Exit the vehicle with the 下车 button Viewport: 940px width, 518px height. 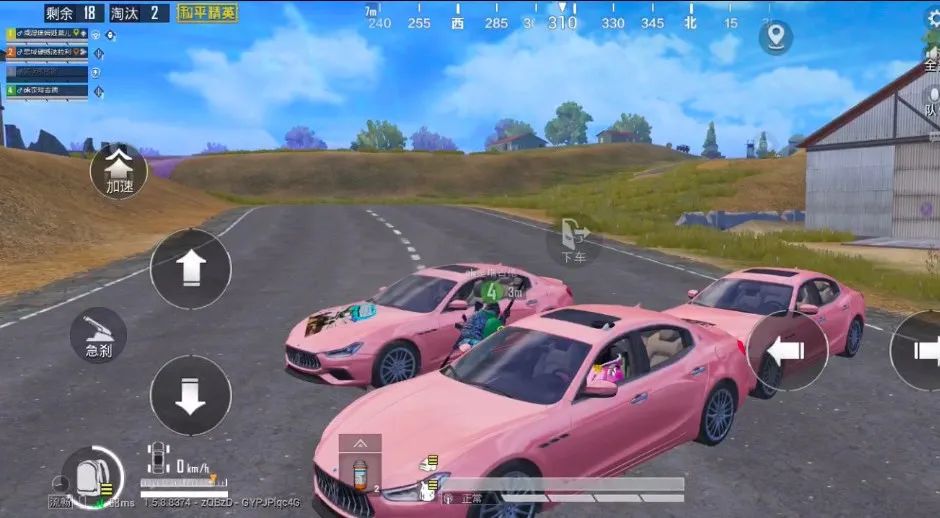(x=574, y=240)
